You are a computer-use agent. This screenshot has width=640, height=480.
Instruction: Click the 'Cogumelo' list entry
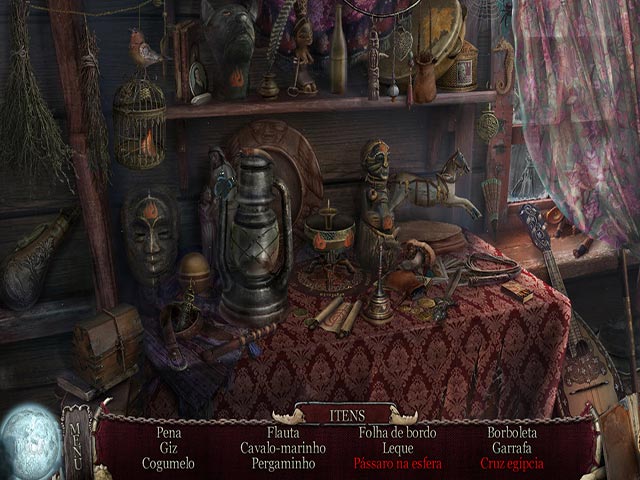[x=169, y=463]
